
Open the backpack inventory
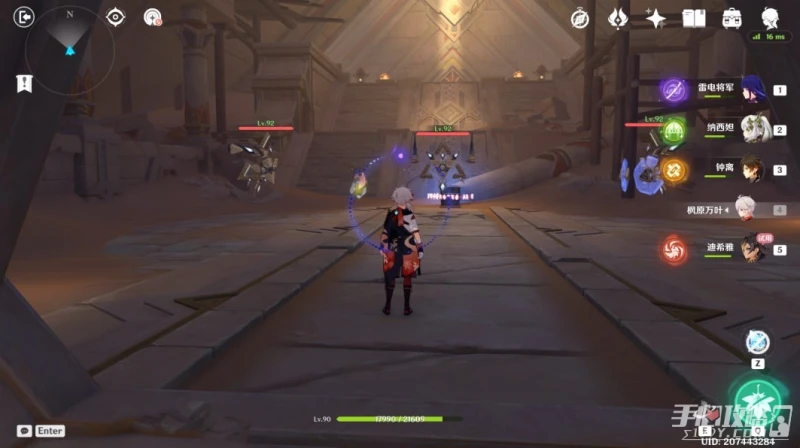tap(732, 18)
